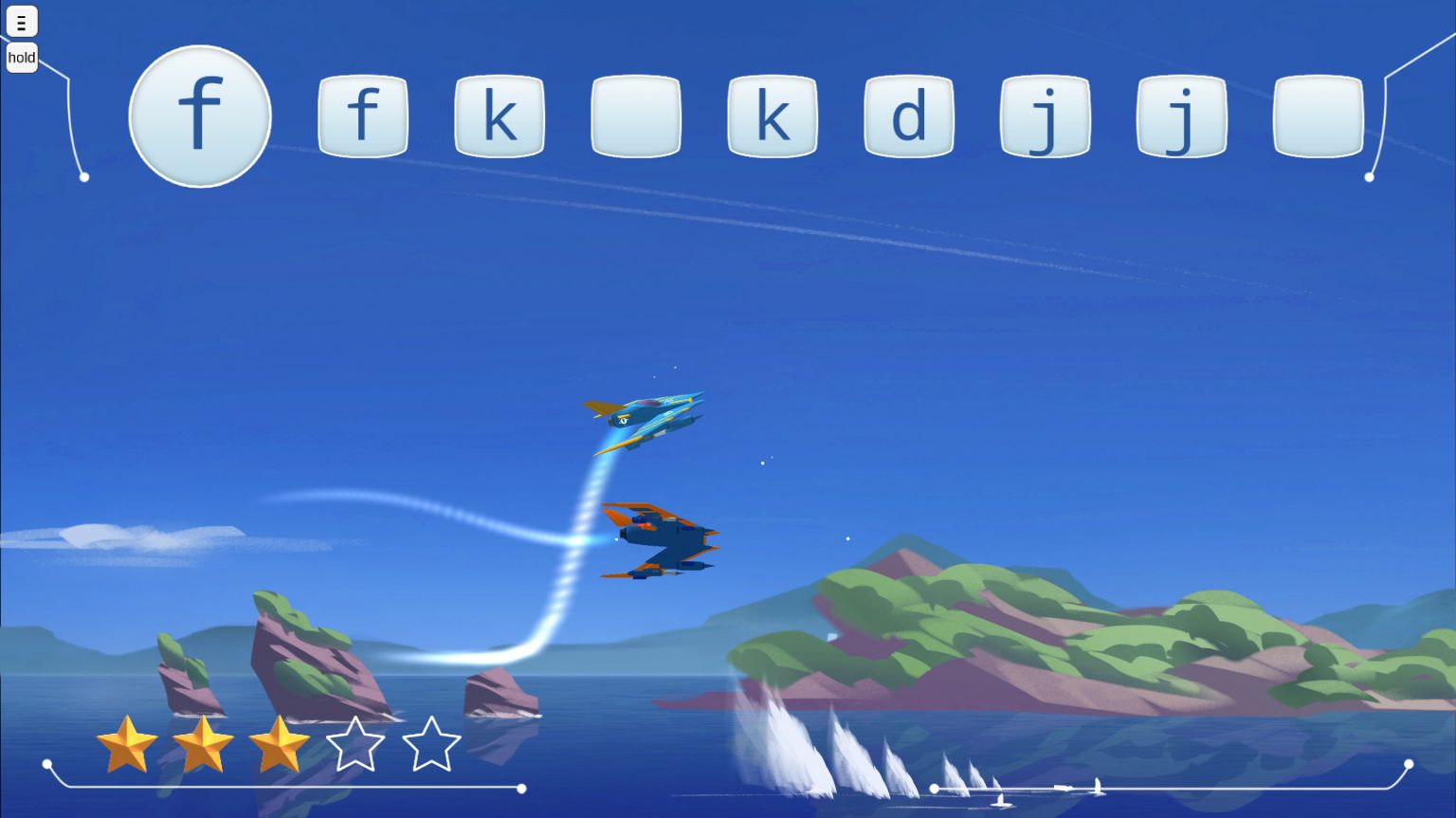Open the hamburger menu

click(21, 21)
